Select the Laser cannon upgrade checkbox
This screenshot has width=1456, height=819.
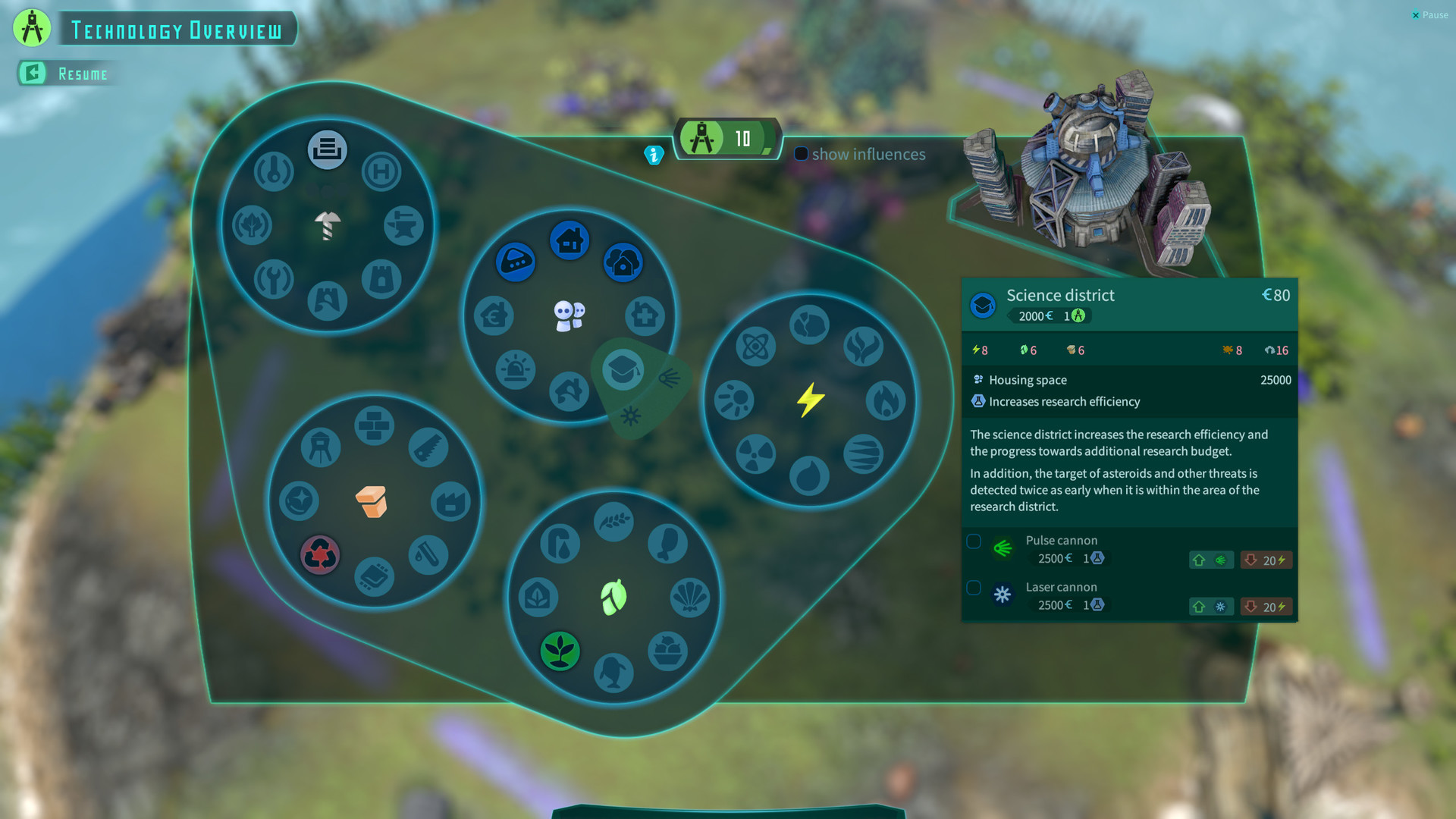click(x=974, y=588)
